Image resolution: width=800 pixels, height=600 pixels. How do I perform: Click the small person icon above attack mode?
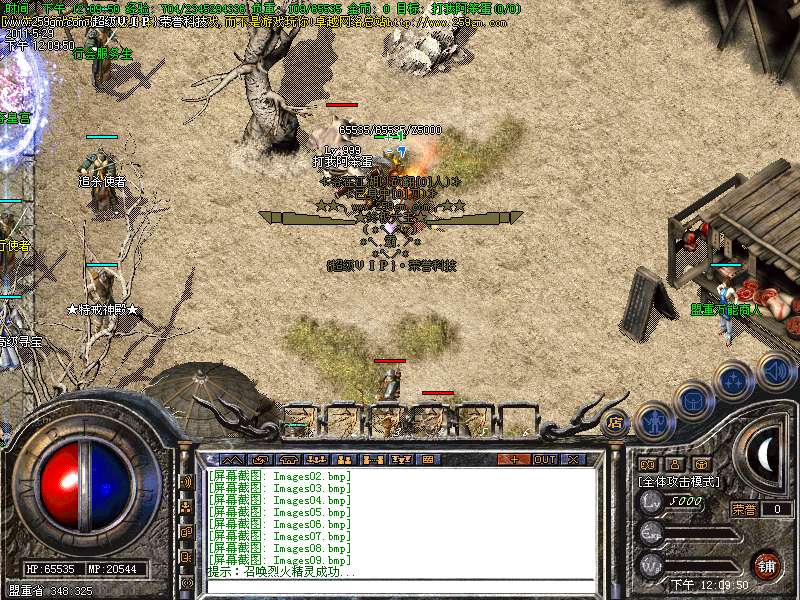pyautogui.click(x=673, y=464)
